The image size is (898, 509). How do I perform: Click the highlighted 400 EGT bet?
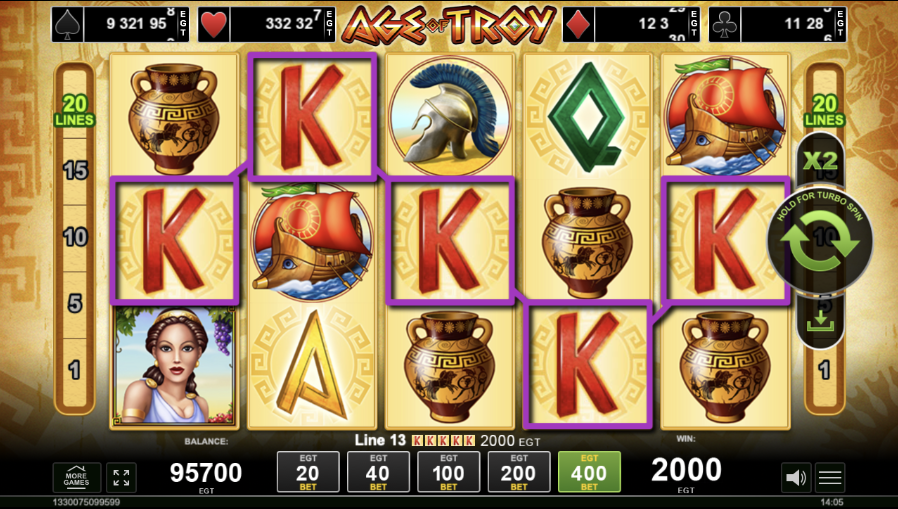pyautogui.click(x=589, y=472)
